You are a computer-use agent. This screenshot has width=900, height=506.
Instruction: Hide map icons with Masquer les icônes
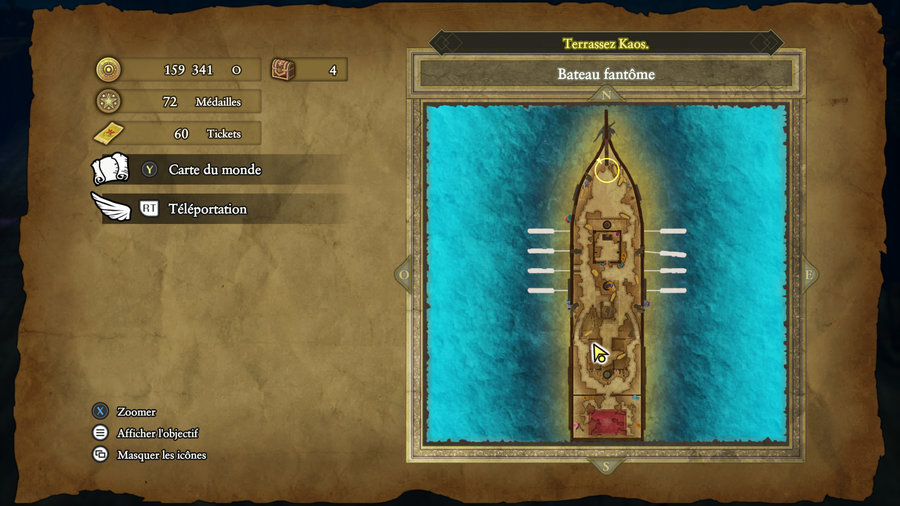161,455
